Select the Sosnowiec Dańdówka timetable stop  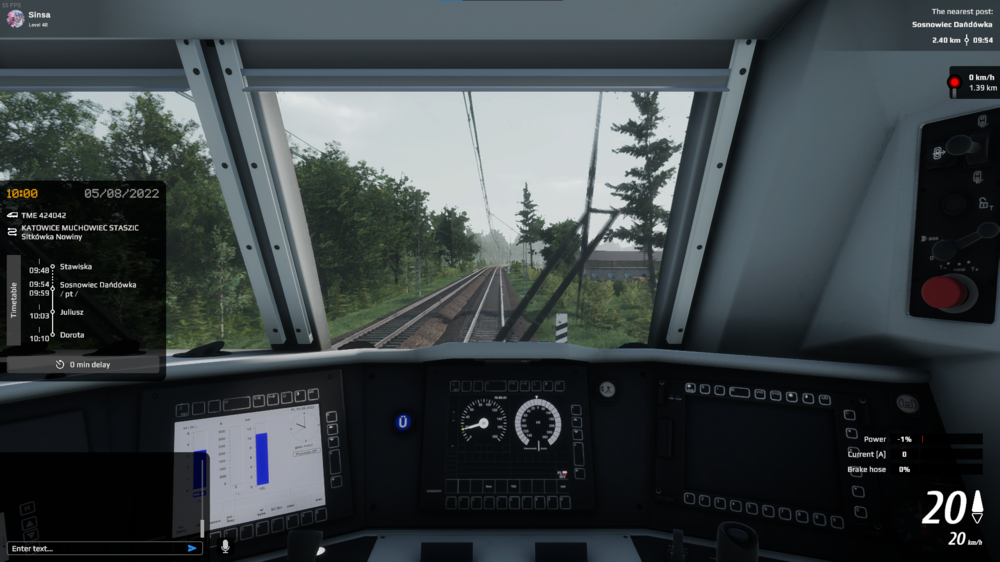pyautogui.click(x=97, y=285)
